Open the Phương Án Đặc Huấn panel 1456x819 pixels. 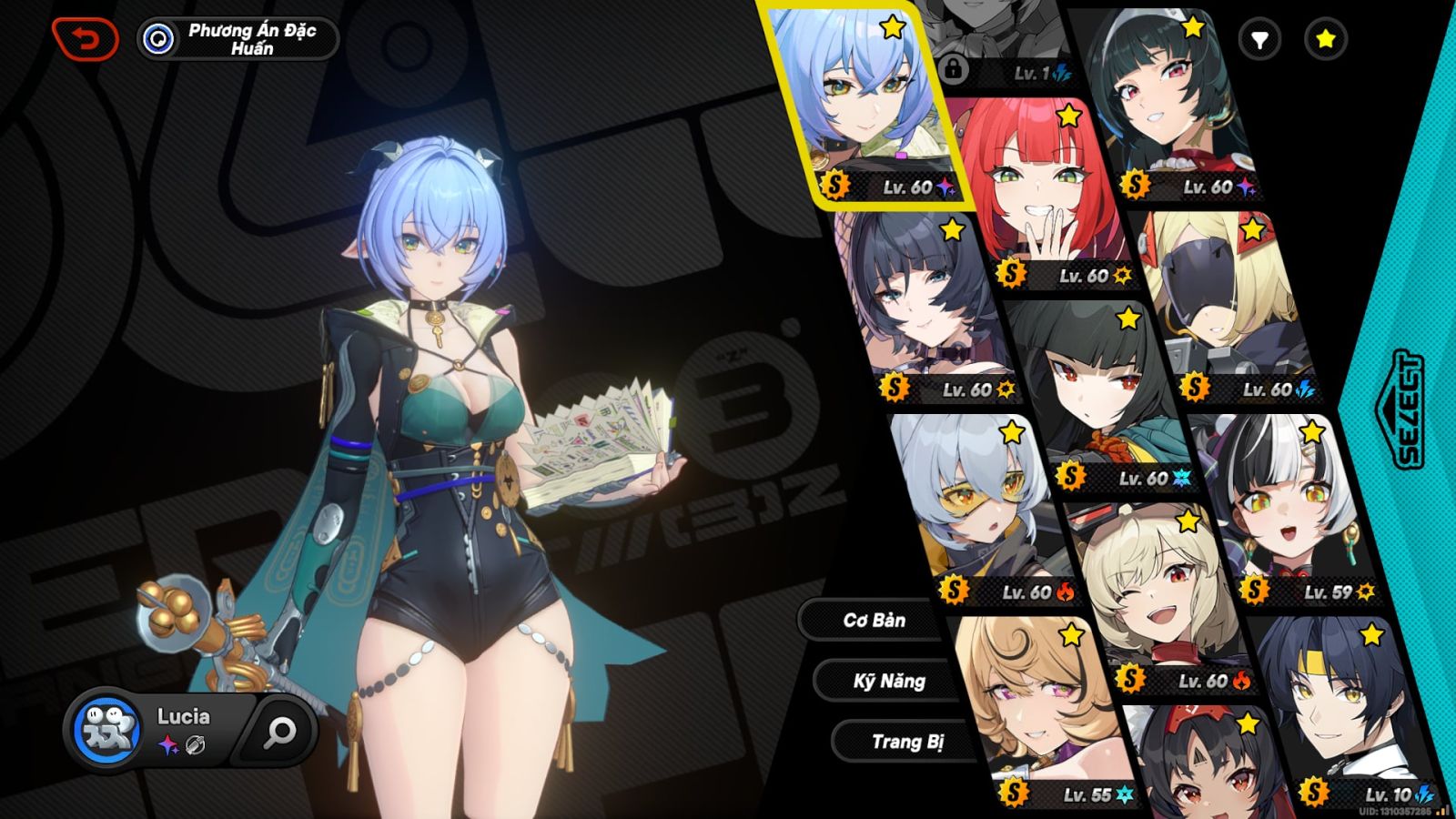click(241, 38)
